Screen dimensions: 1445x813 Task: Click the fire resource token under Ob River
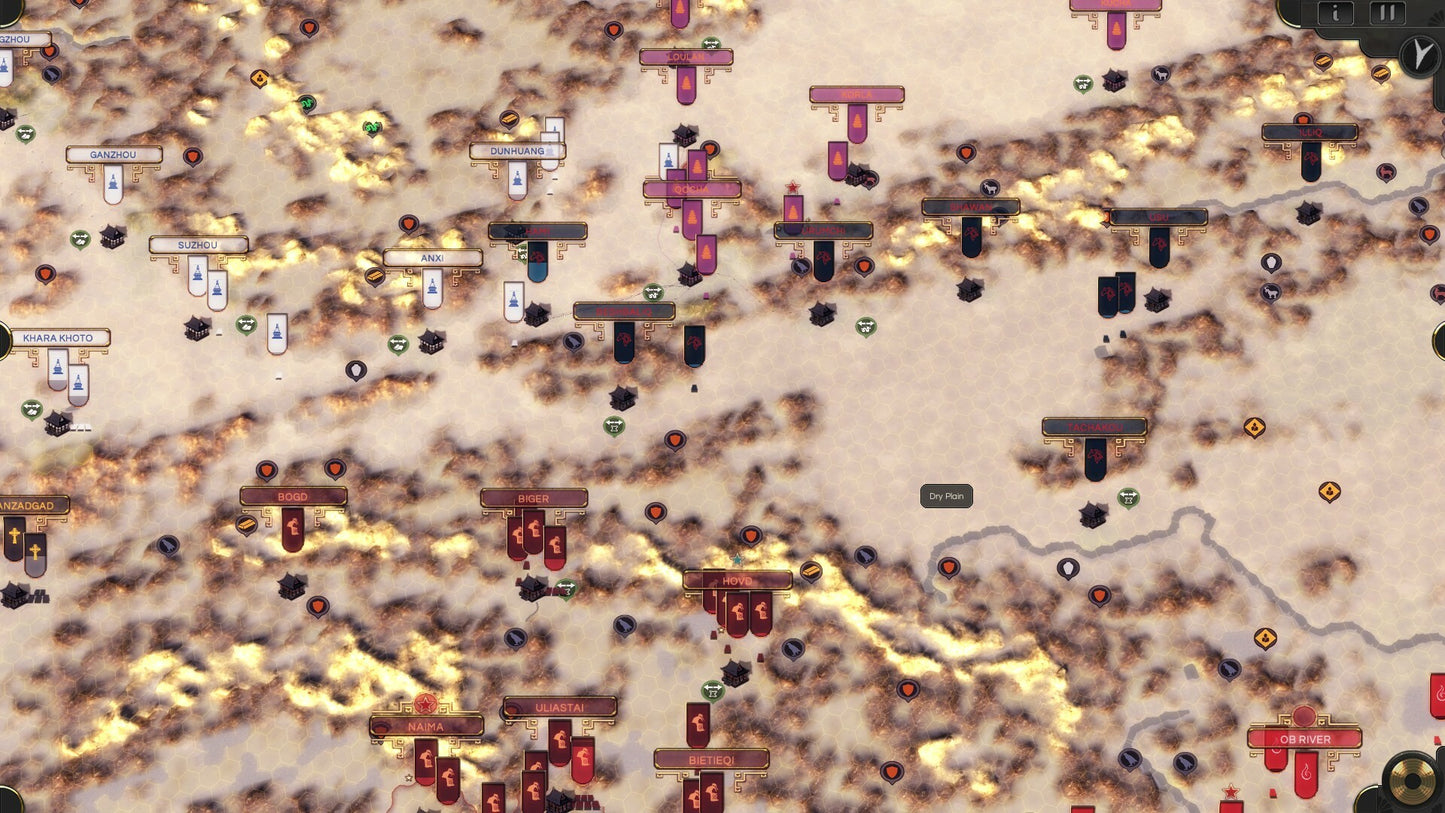(x=1306, y=772)
